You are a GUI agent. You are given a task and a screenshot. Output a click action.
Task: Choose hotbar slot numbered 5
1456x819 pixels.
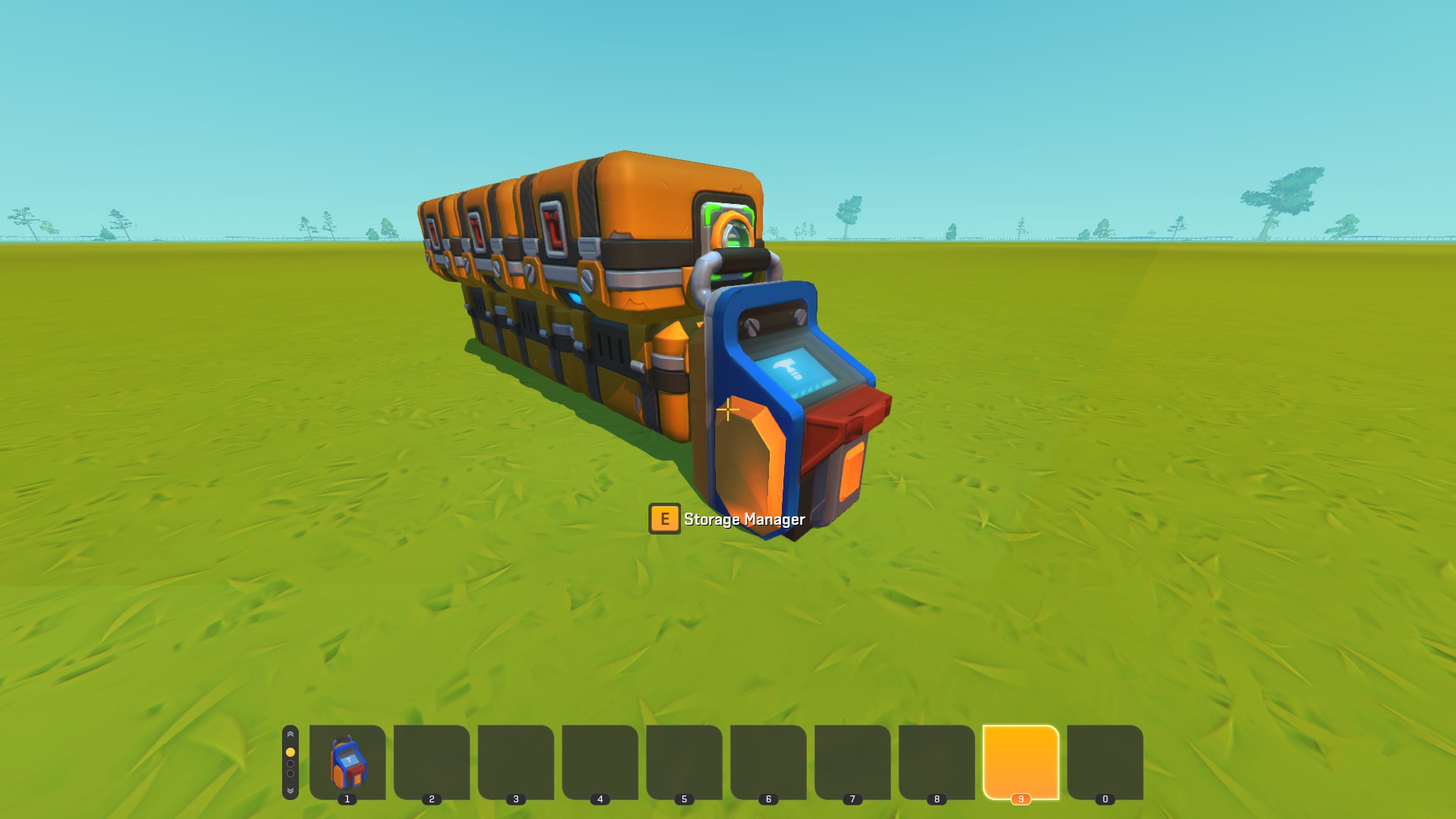[x=684, y=761]
